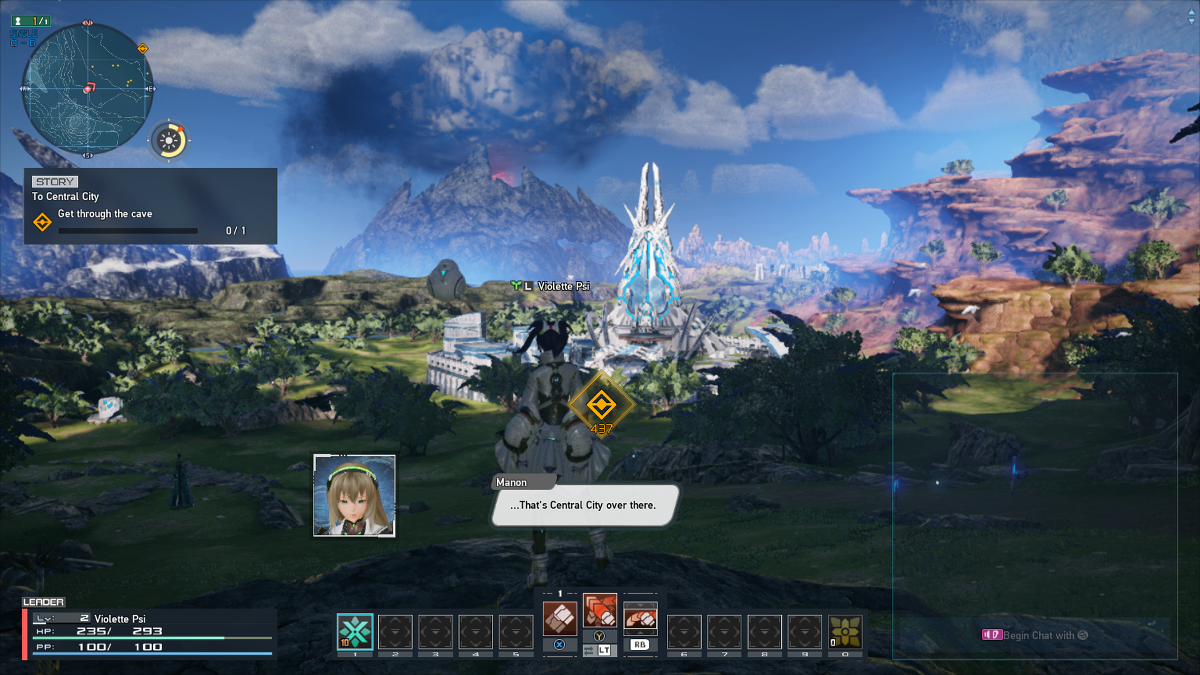Select the orange quest waypoint marker
1200x675 pixels.
(600, 403)
